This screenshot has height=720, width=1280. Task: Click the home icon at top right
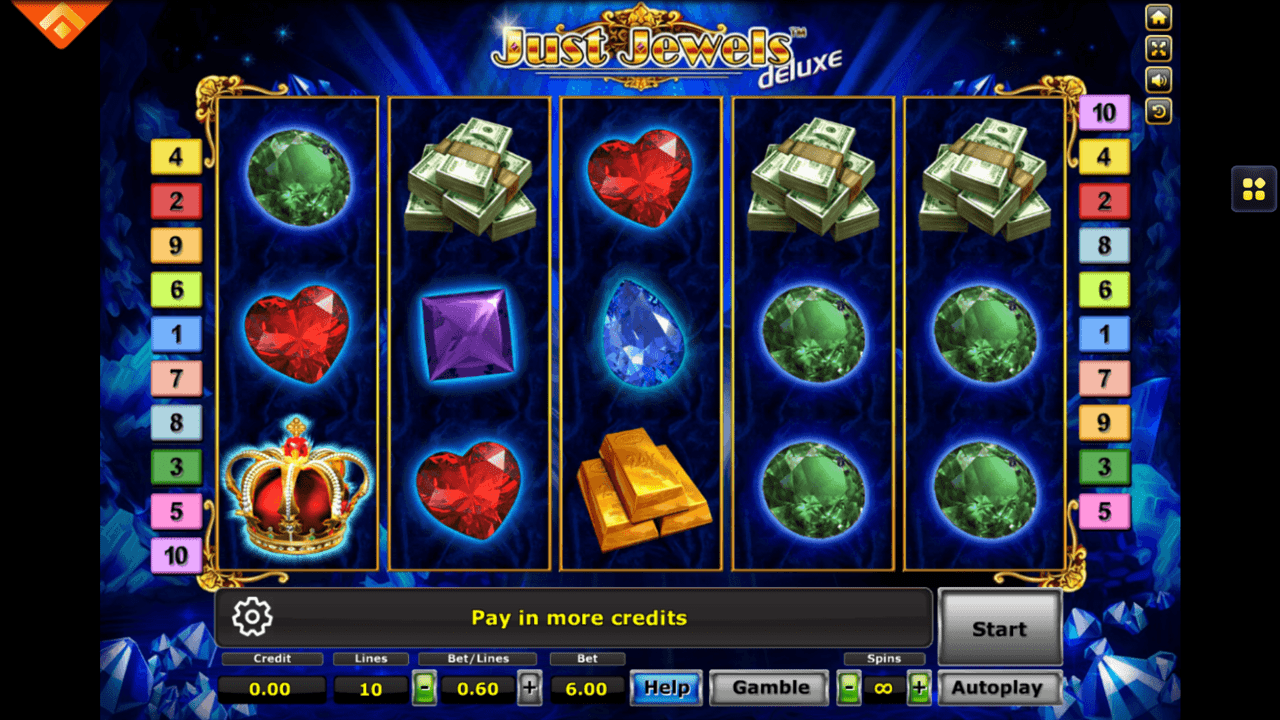1158,17
